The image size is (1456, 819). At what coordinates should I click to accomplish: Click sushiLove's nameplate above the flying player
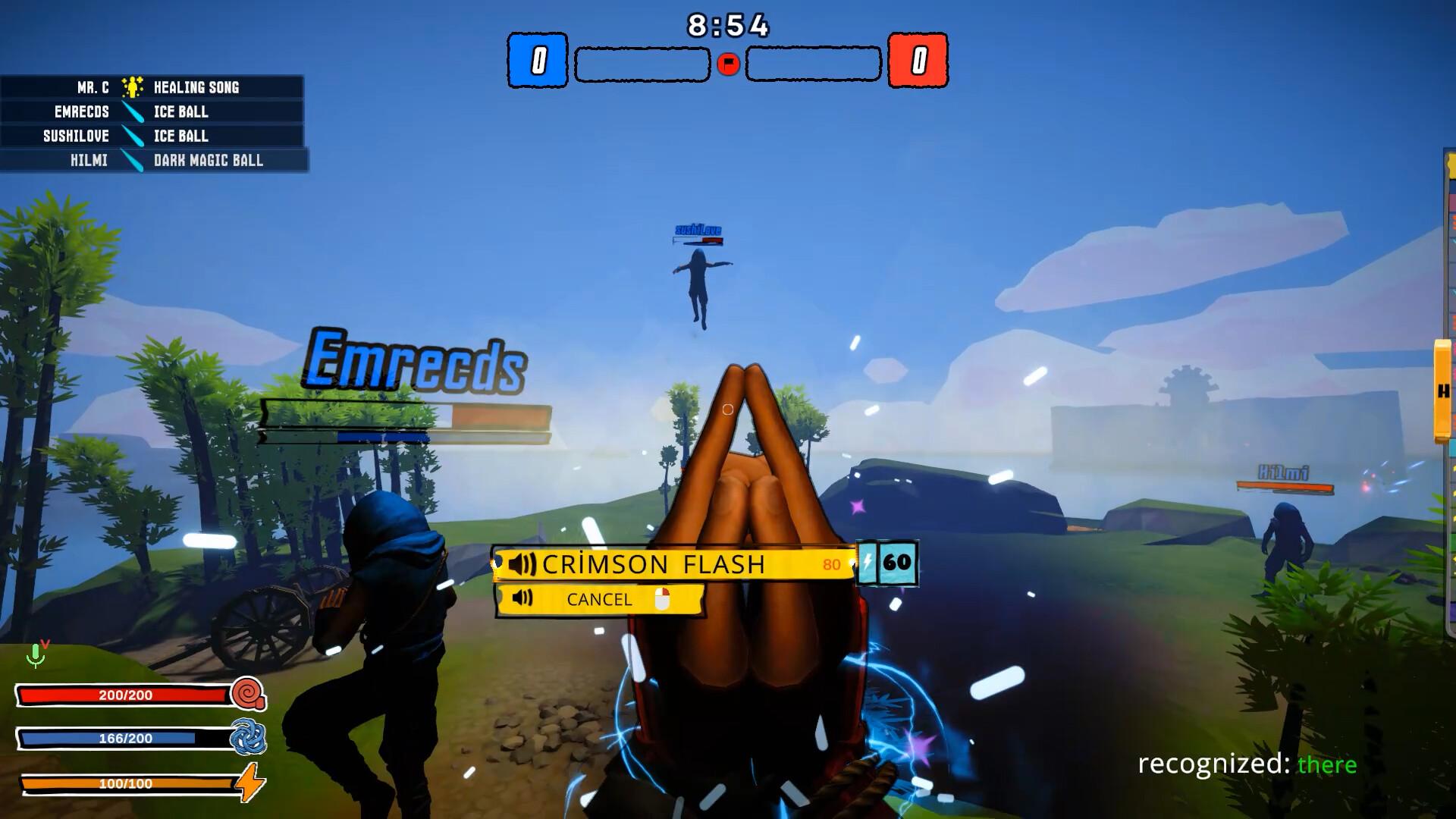[700, 229]
